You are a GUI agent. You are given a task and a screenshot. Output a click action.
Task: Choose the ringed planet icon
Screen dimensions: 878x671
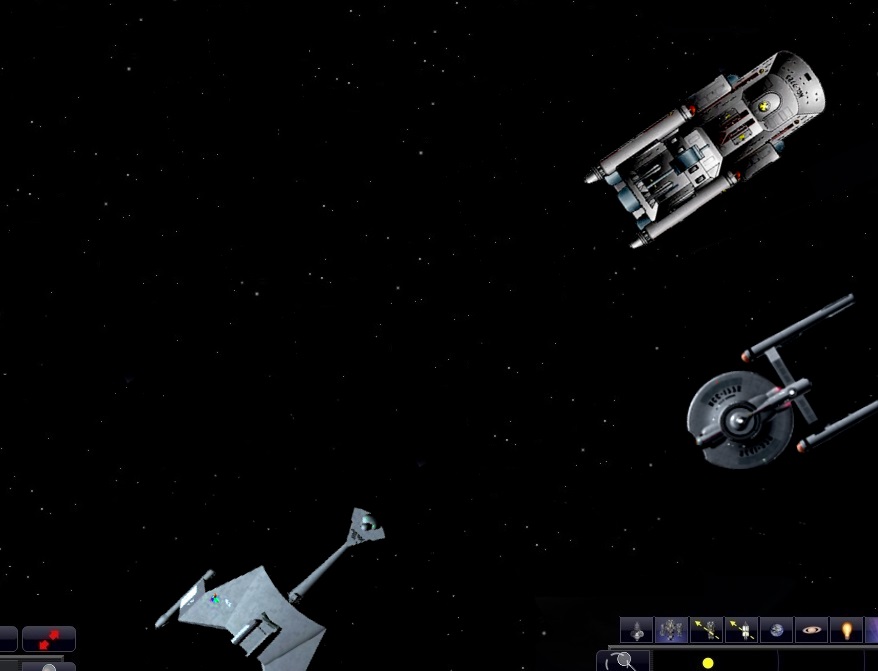(811, 630)
